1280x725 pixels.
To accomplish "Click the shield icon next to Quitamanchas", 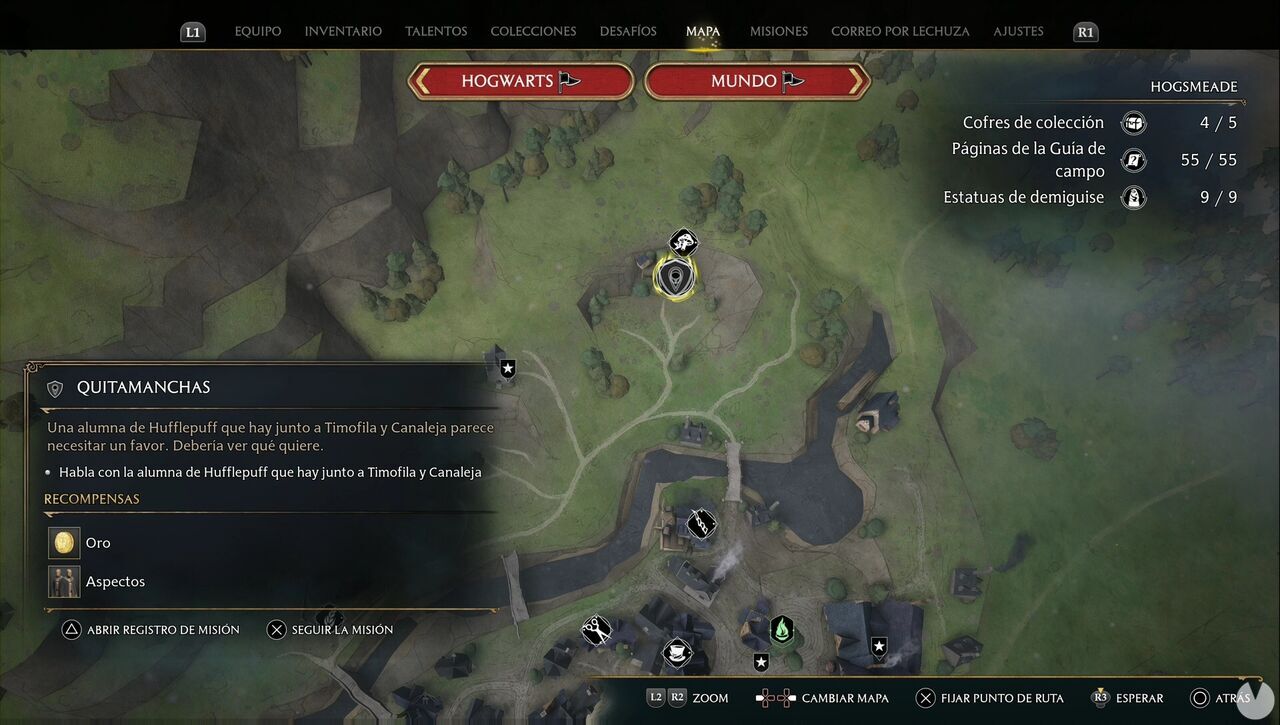I will (x=54, y=387).
